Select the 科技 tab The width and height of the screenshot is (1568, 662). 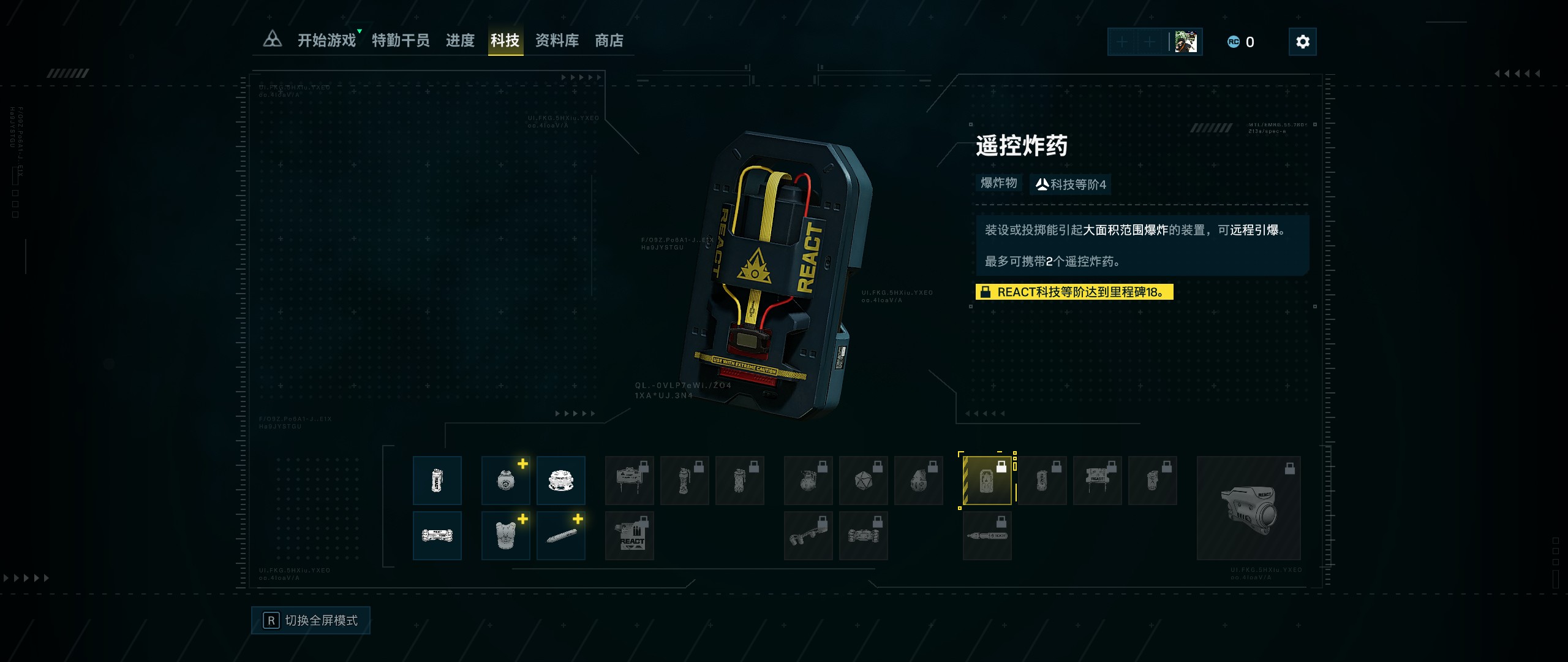click(x=505, y=40)
